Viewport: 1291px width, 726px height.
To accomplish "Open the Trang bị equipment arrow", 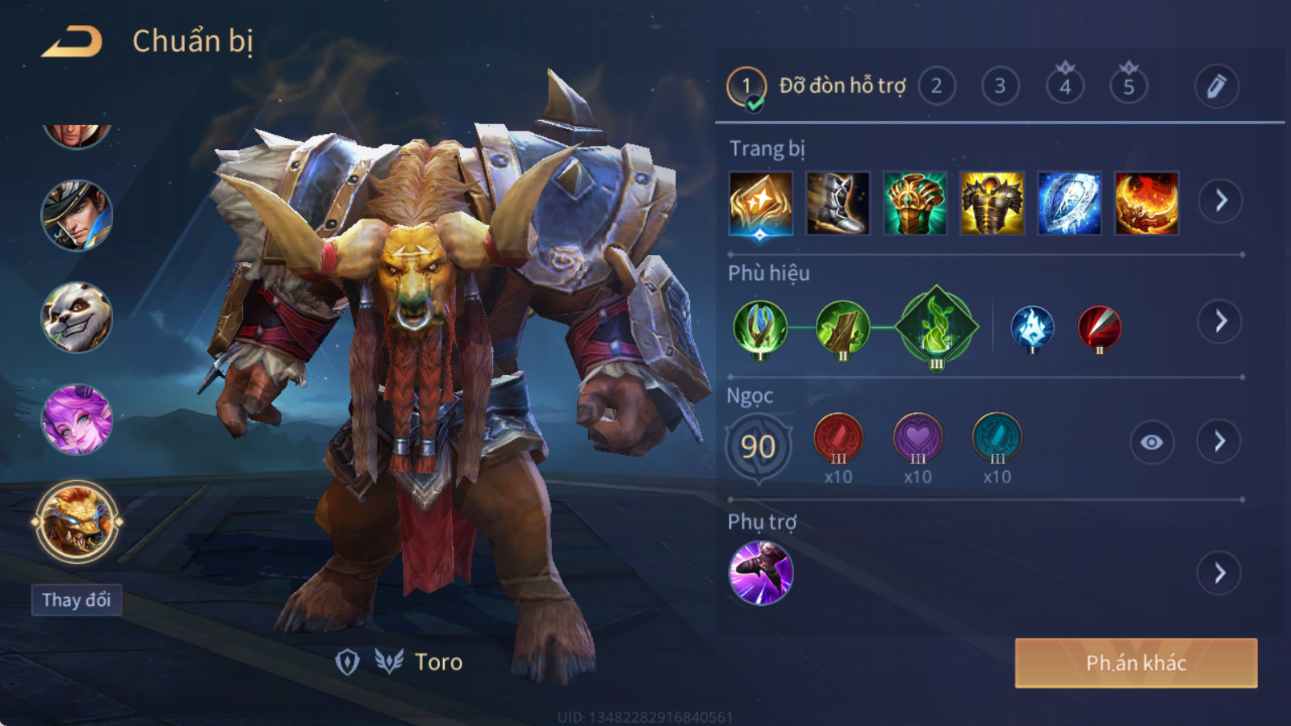I will (1220, 201).
